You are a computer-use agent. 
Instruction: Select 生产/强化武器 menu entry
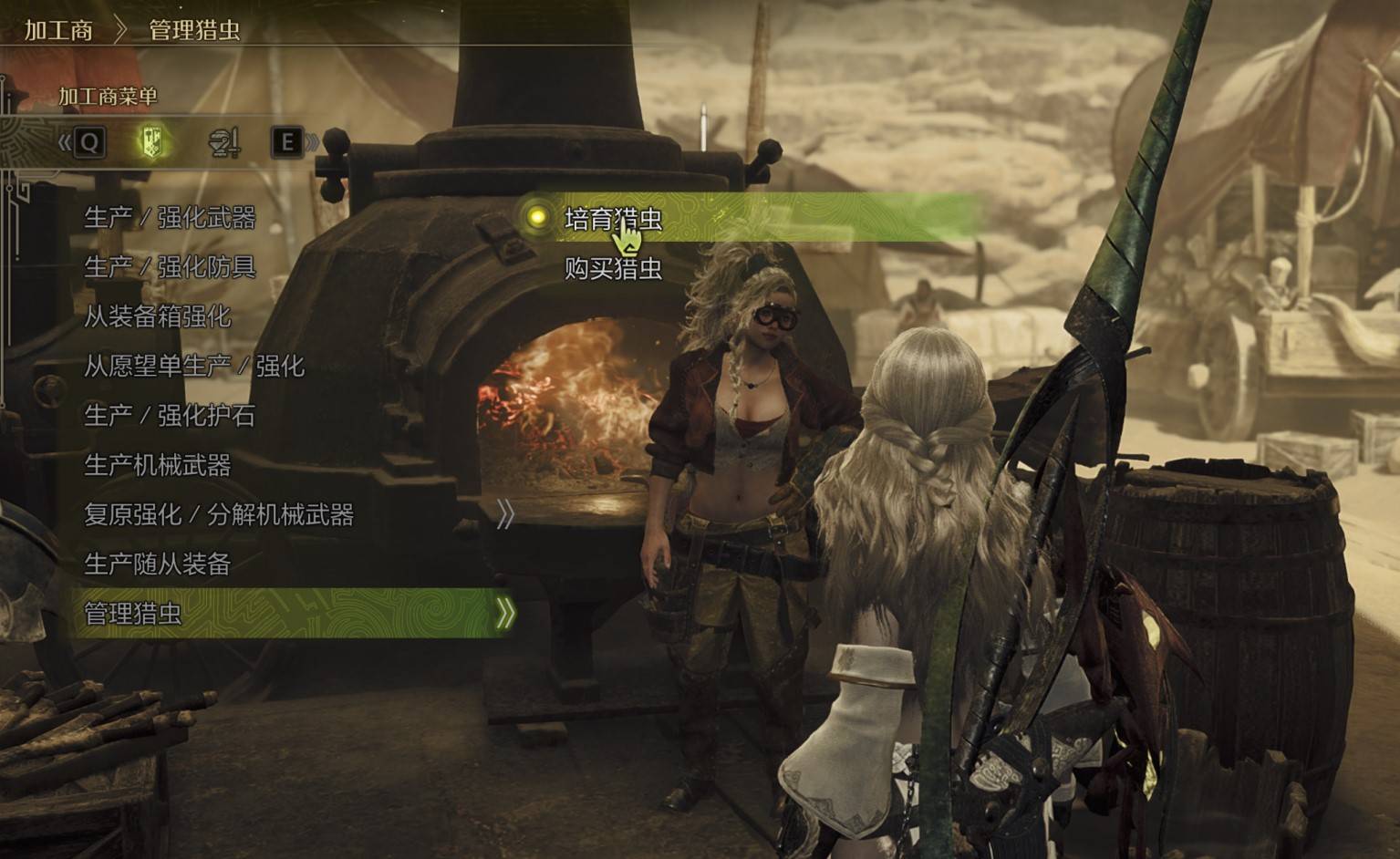click(170, 218)
